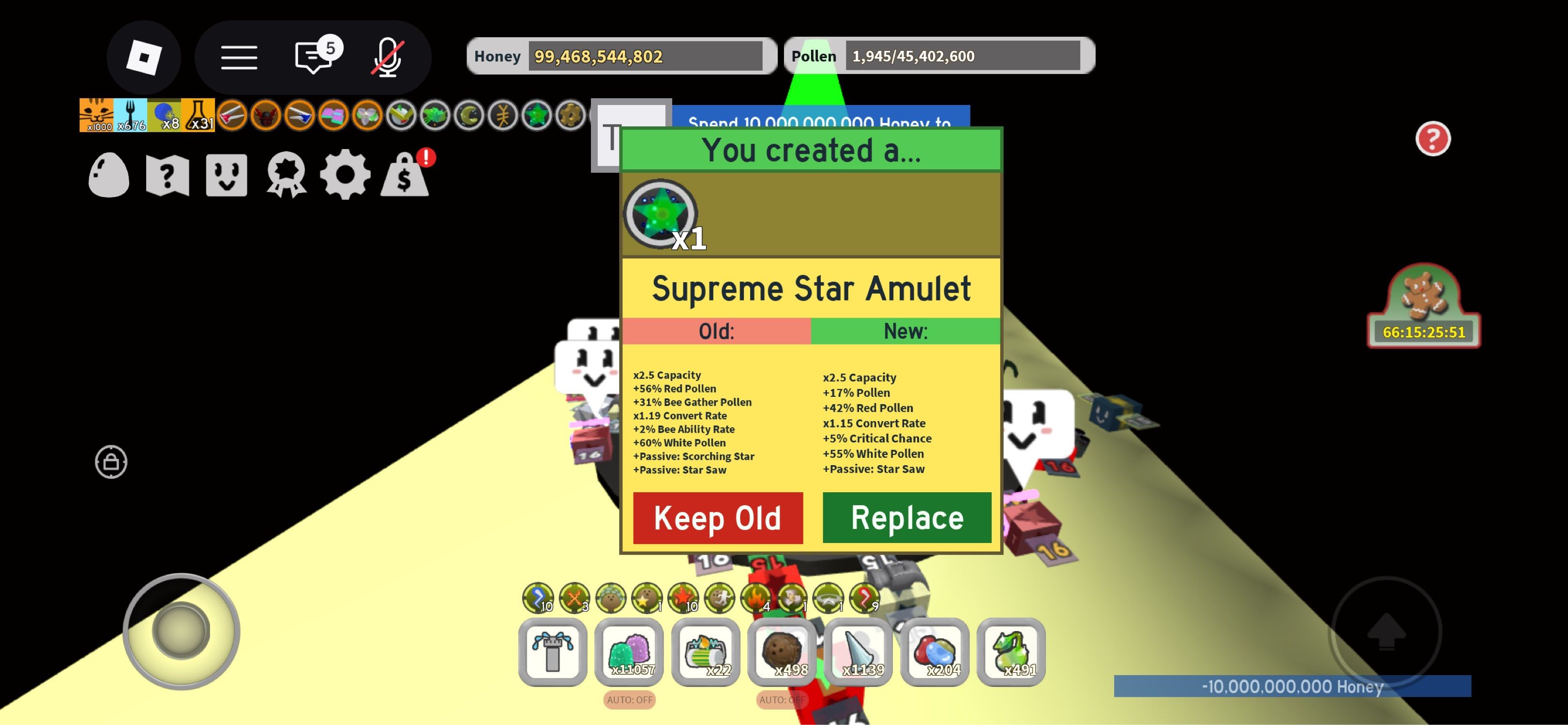The width and height of the screenshot is (1568, 725).
Task: Open the chat panel showing 5 messages
Action: click(x=312, y=57)
